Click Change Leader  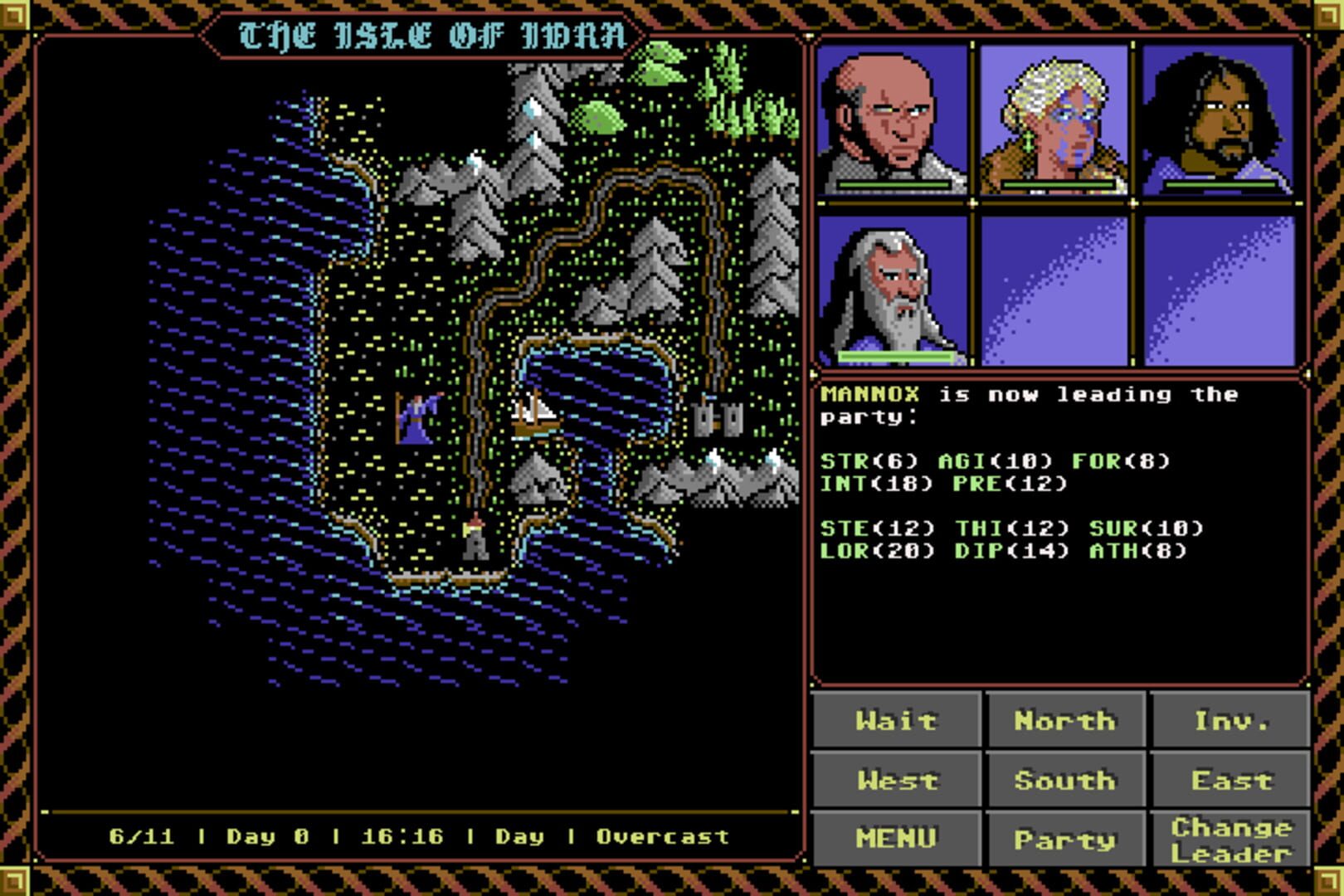pos(1230,838)
